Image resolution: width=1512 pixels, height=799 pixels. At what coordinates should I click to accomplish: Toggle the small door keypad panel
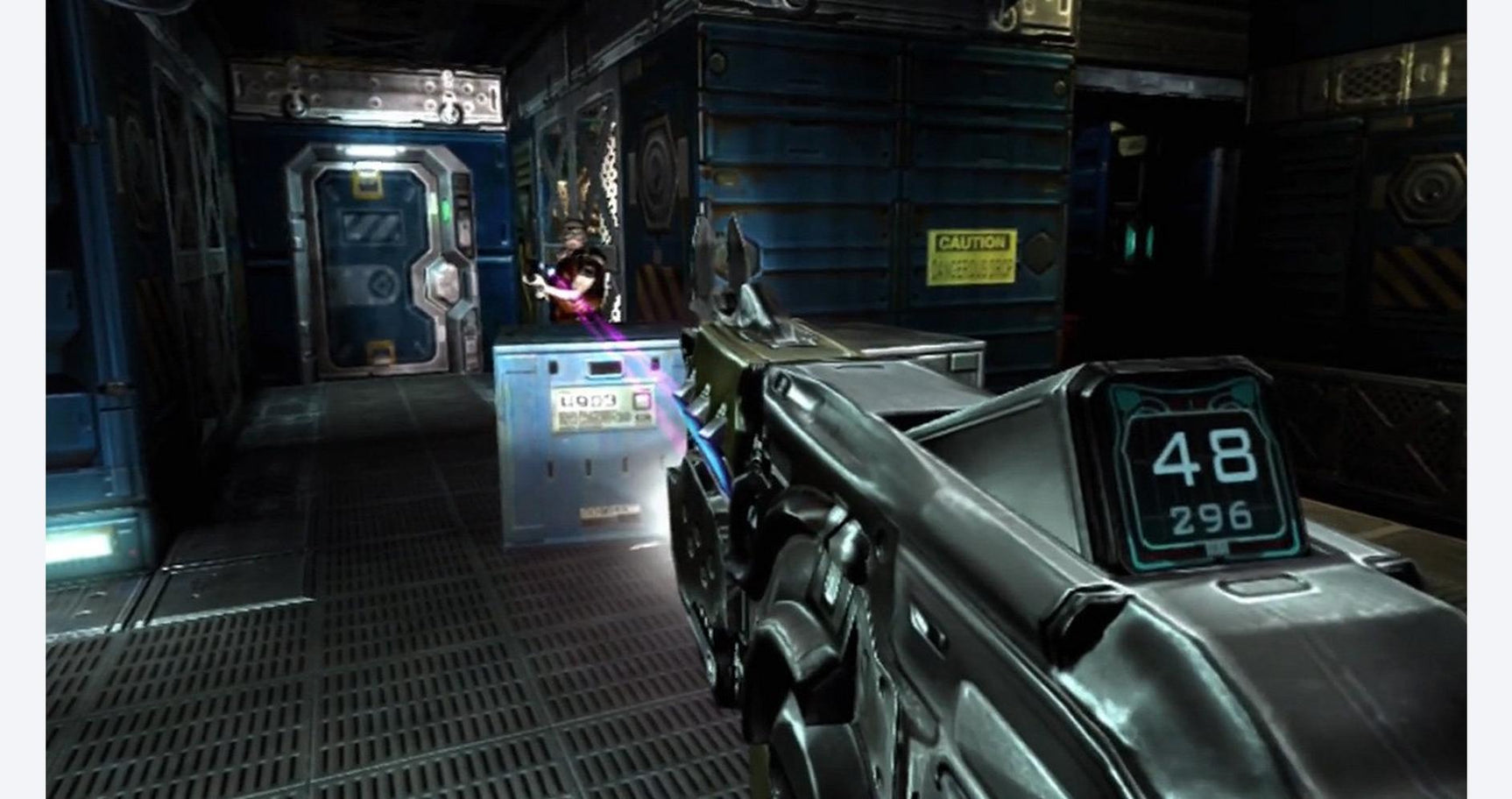pyautogui.click(x=463, y=223)
